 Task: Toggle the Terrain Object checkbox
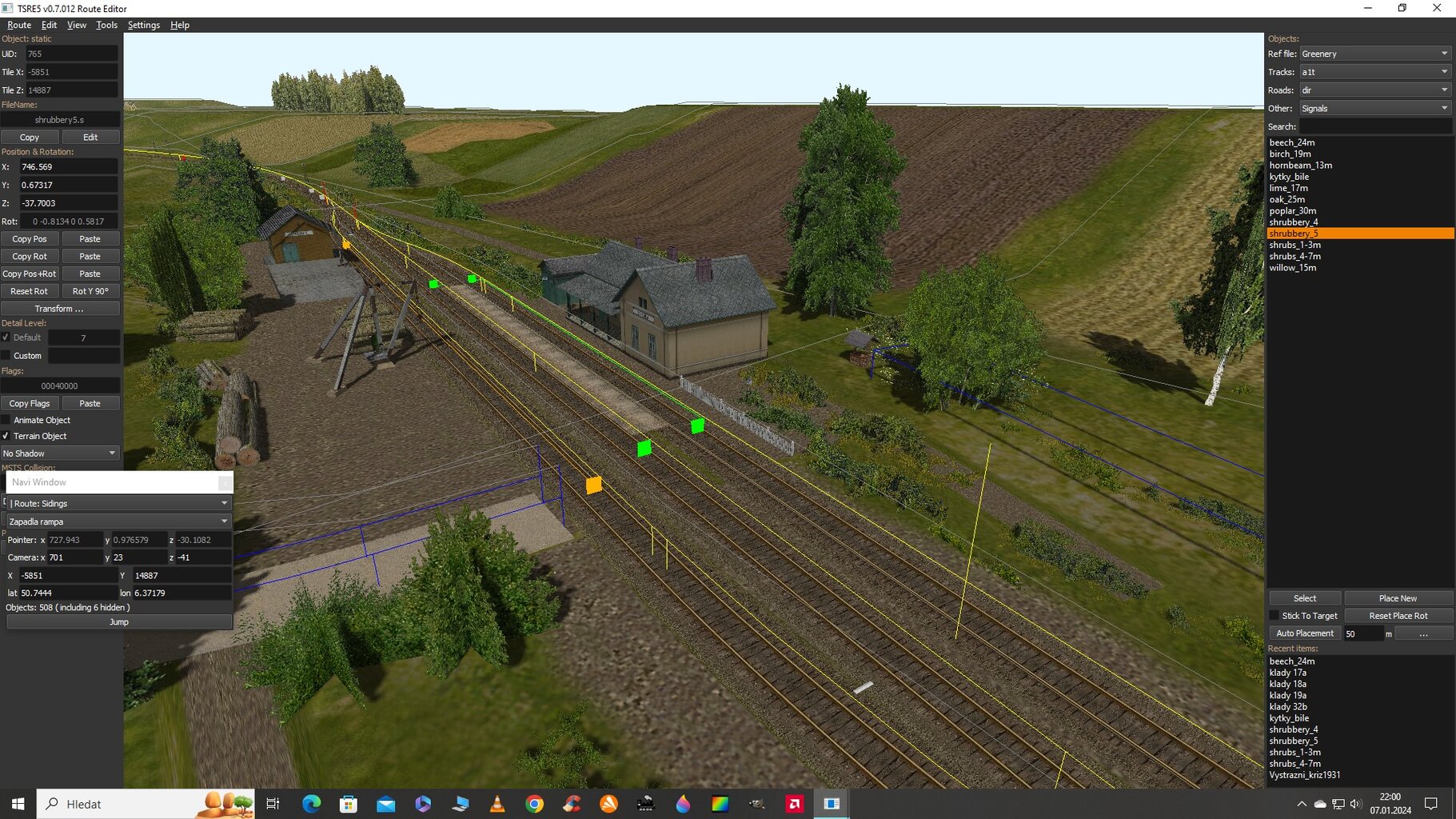click(x=6, y=436)
